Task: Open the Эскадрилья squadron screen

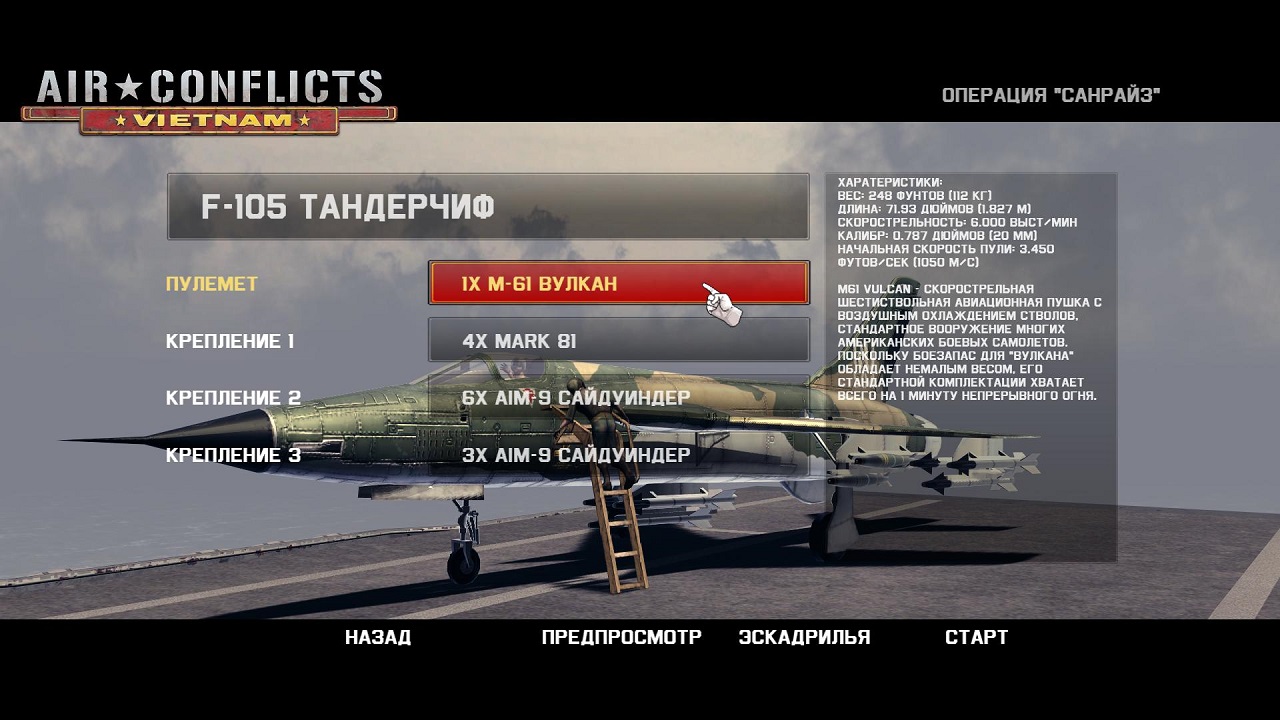Action: click(804, 637)
